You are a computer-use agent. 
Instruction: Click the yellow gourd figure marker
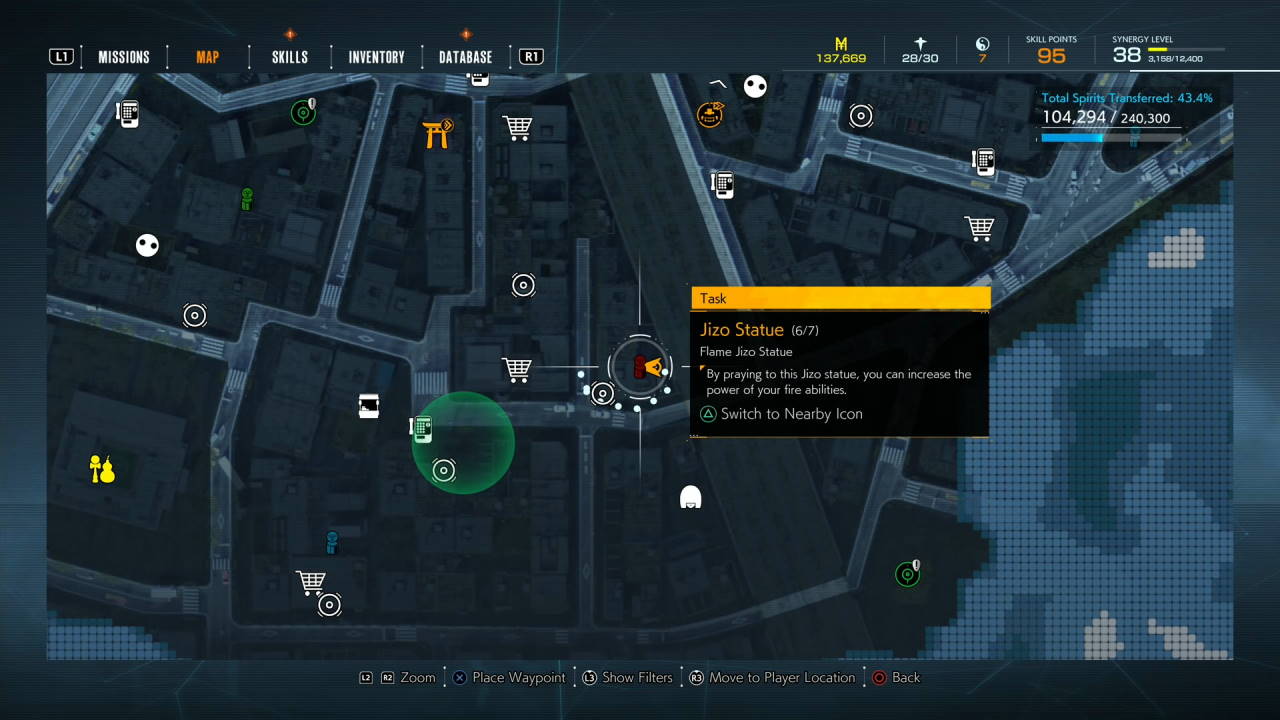coord(102,468)
